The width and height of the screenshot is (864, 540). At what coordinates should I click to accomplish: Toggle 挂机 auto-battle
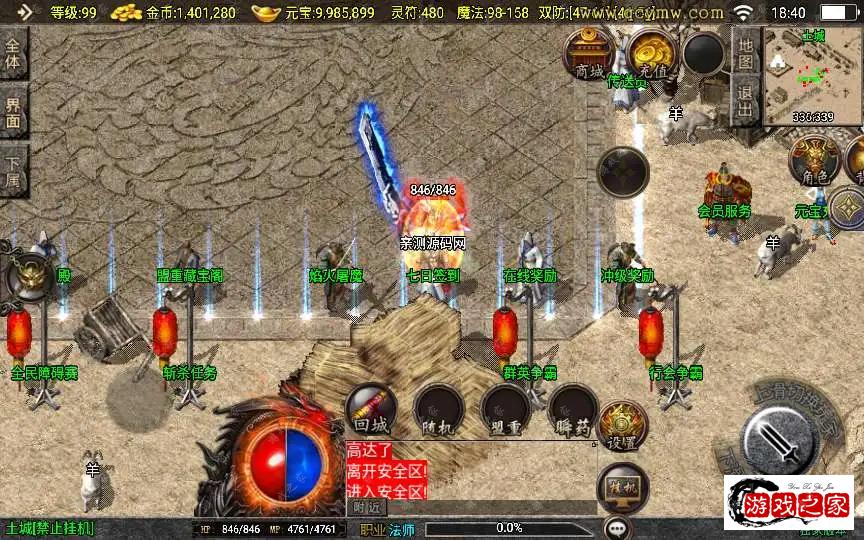coord(622,487)
